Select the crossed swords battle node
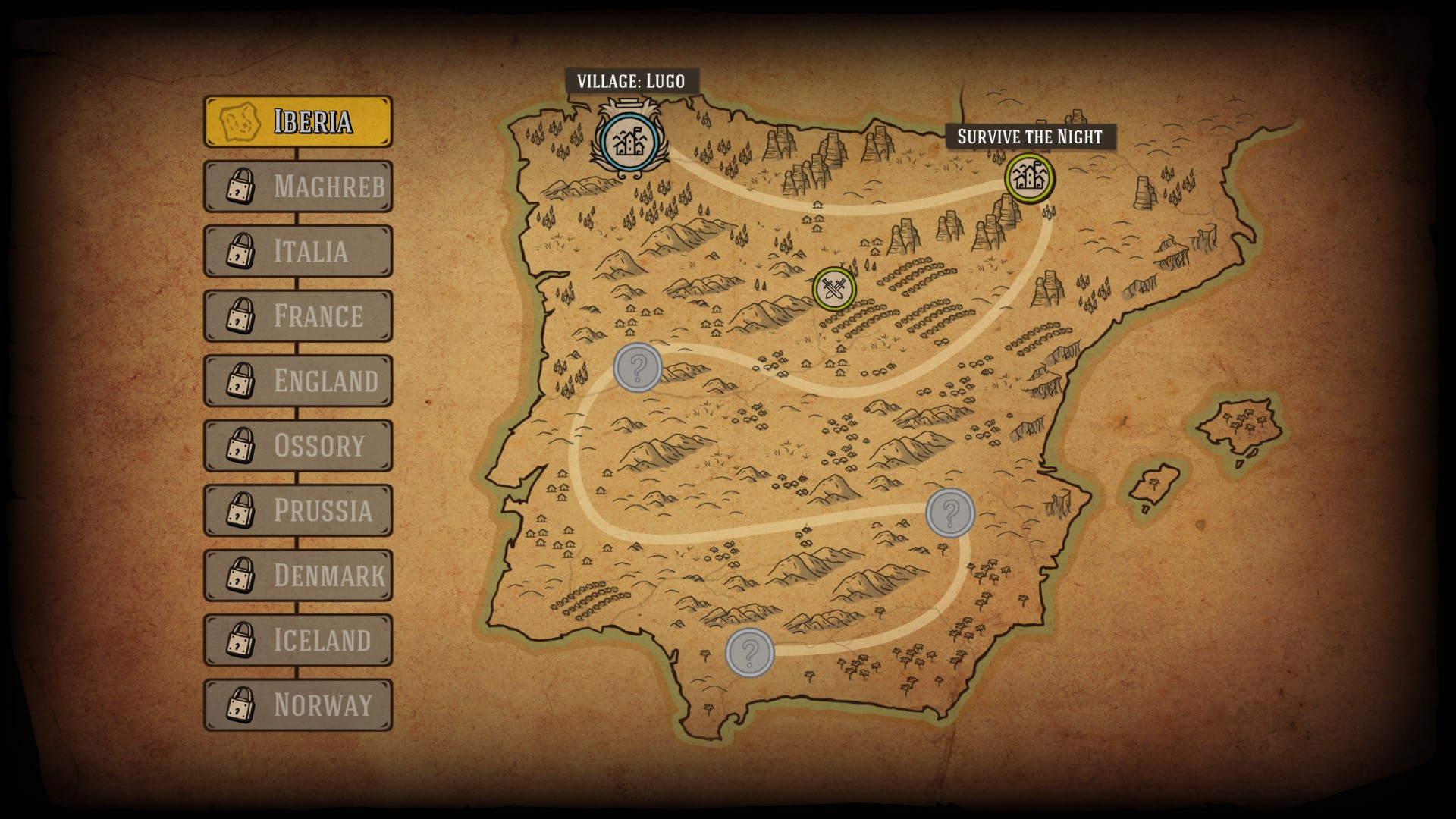The image size is (1456, 819). pos(833,289)
